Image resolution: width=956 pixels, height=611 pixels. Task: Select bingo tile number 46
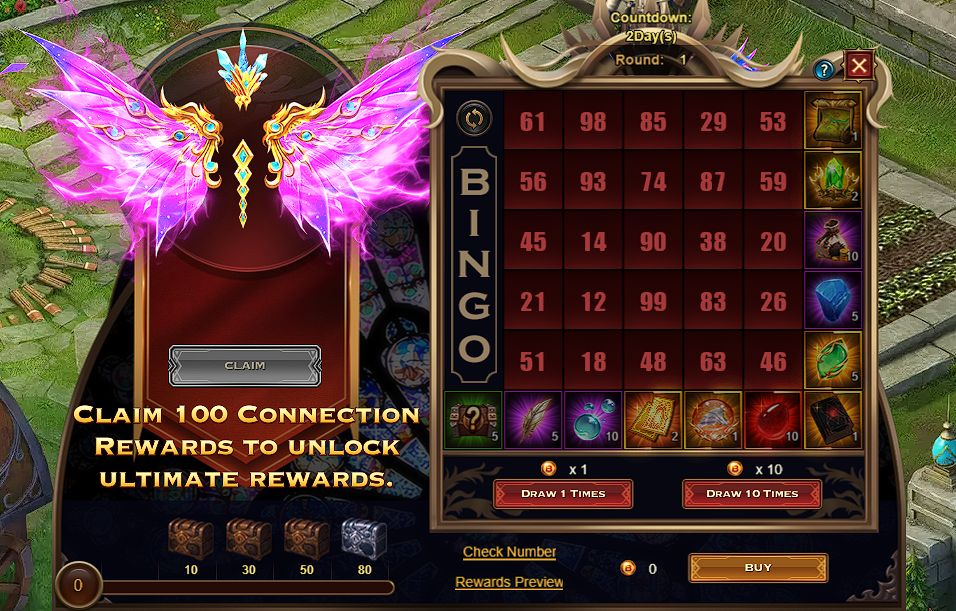point(773,360)
